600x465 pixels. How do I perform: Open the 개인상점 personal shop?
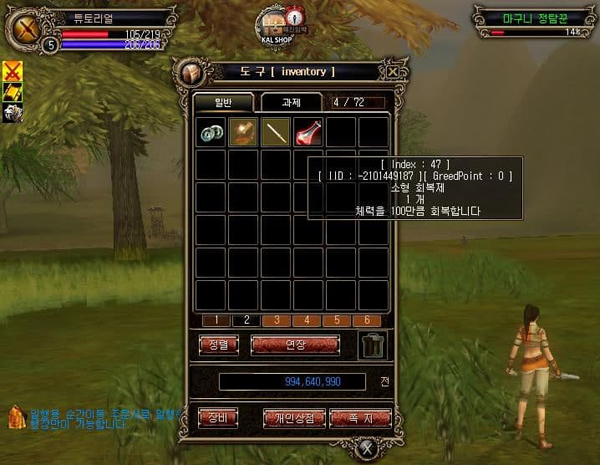[295, 417]
